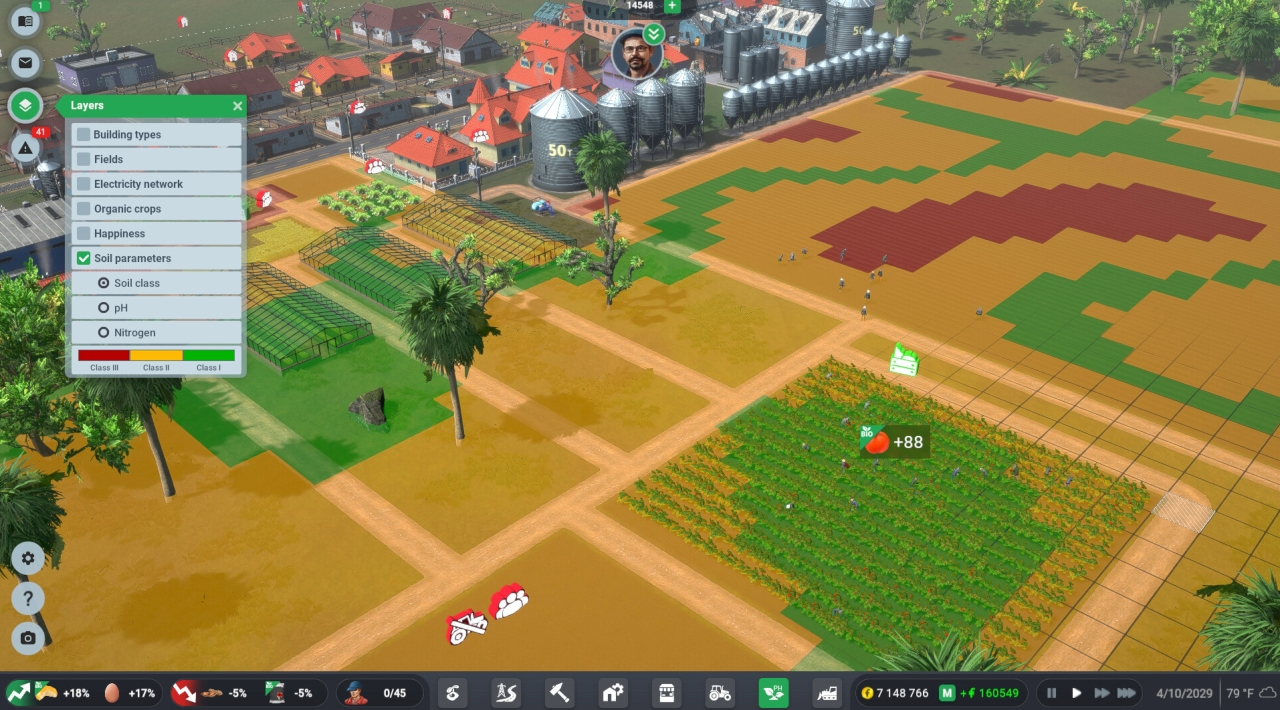Uncheck the Soil parameters layer
The width and height of the screenshot is (1280, 710).
click(84, 258)
